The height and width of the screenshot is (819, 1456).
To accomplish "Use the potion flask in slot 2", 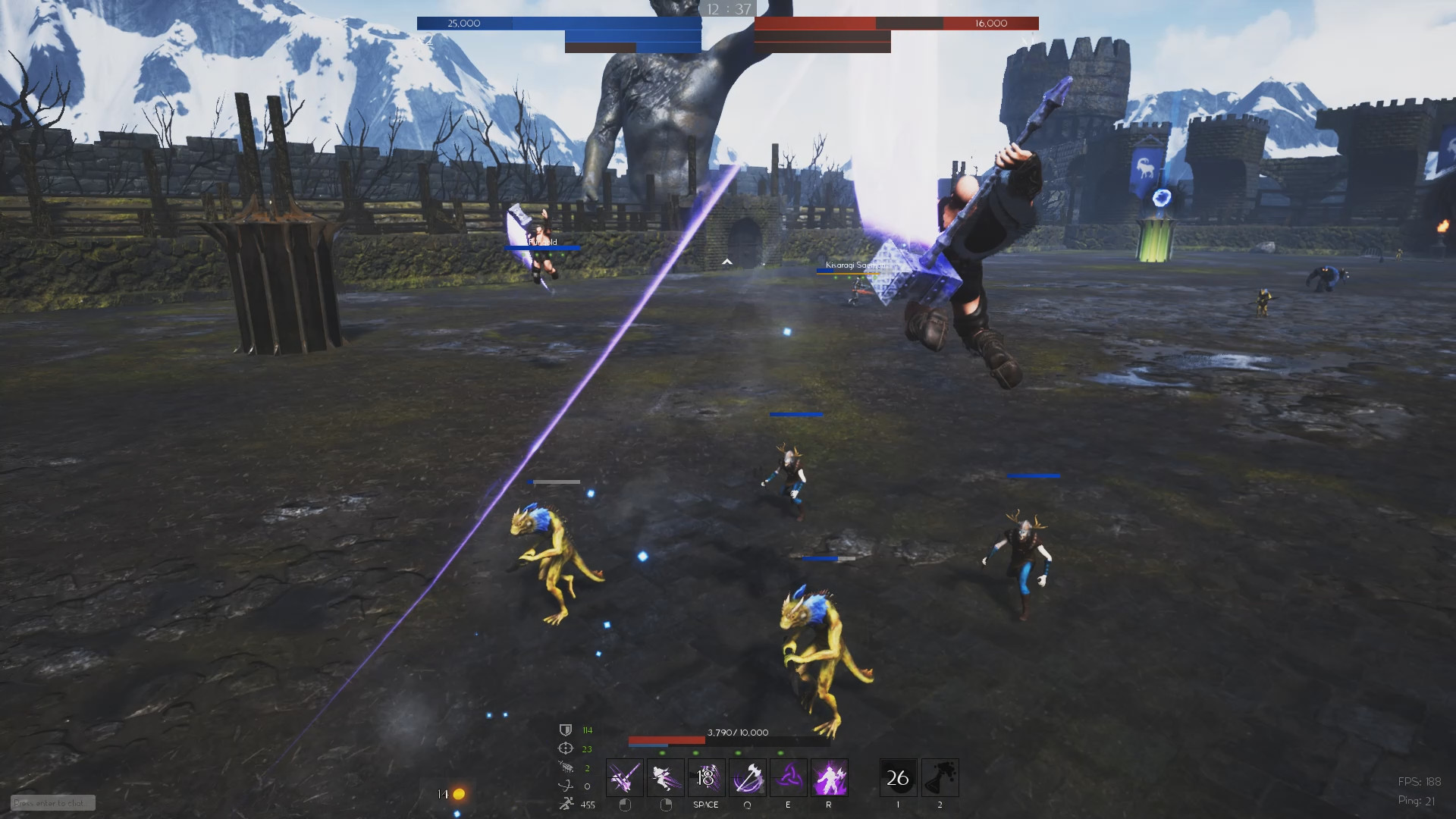I will click(940, 777).
